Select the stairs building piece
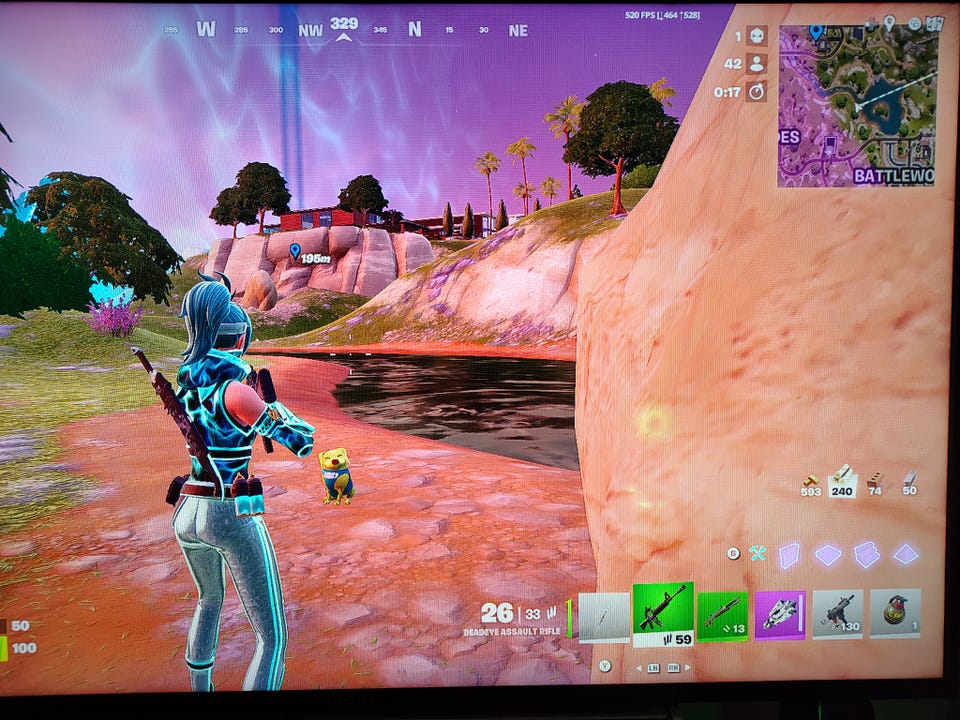This screenshot has width=960, height=720. tap(866, 555)
